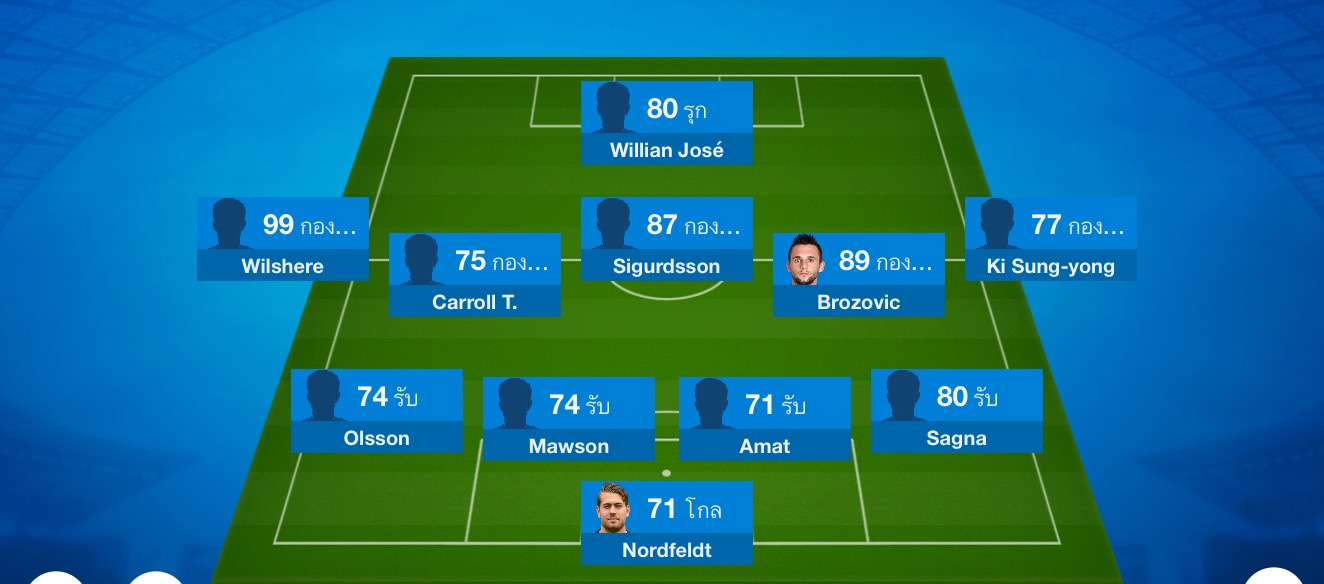The width and height of the screenshot is (1324, 584).
Task: Select Sigurdsson's player card
Action: [666, 239]
